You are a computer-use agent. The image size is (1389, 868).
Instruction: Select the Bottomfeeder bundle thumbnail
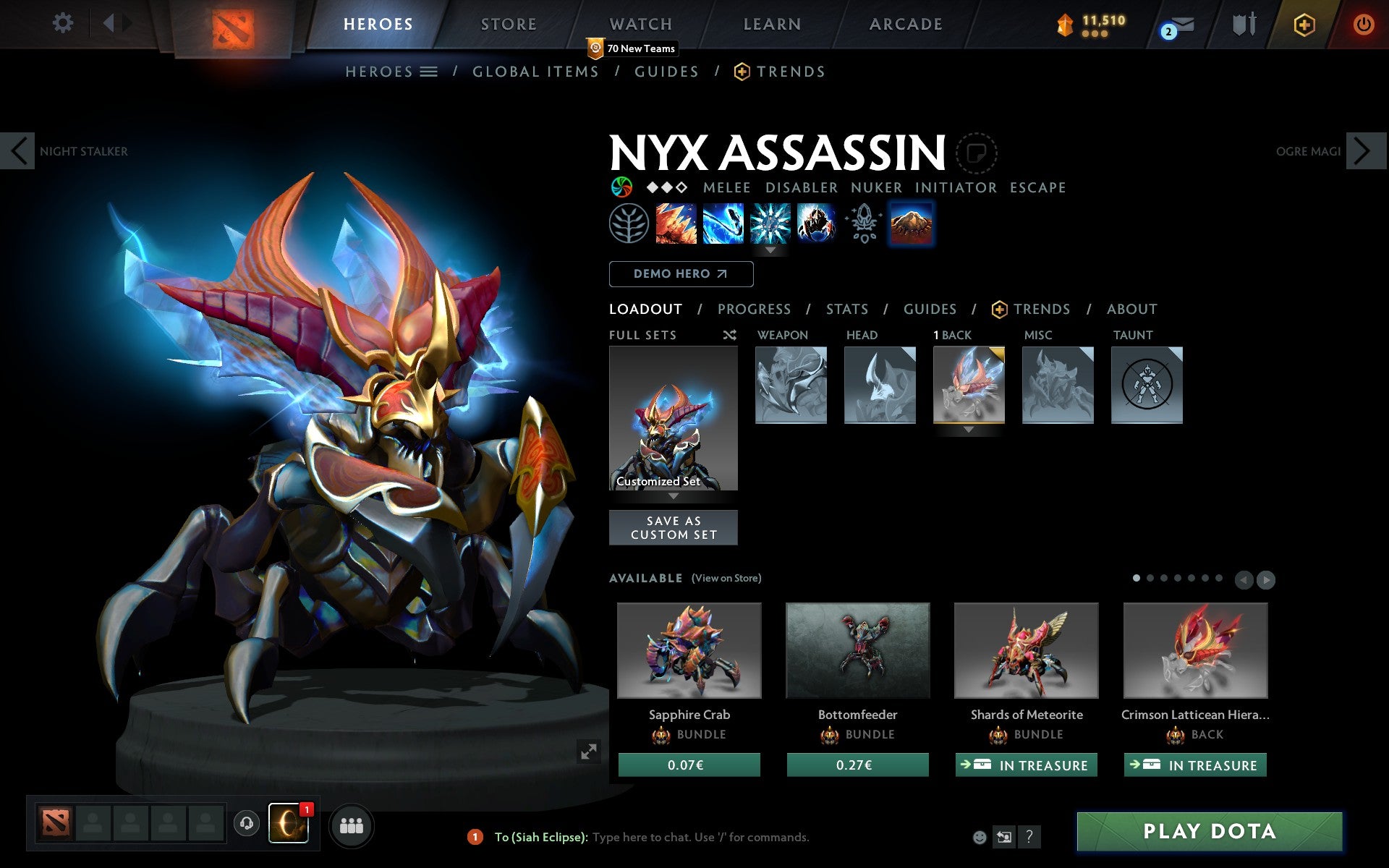[x=857, y=650]
